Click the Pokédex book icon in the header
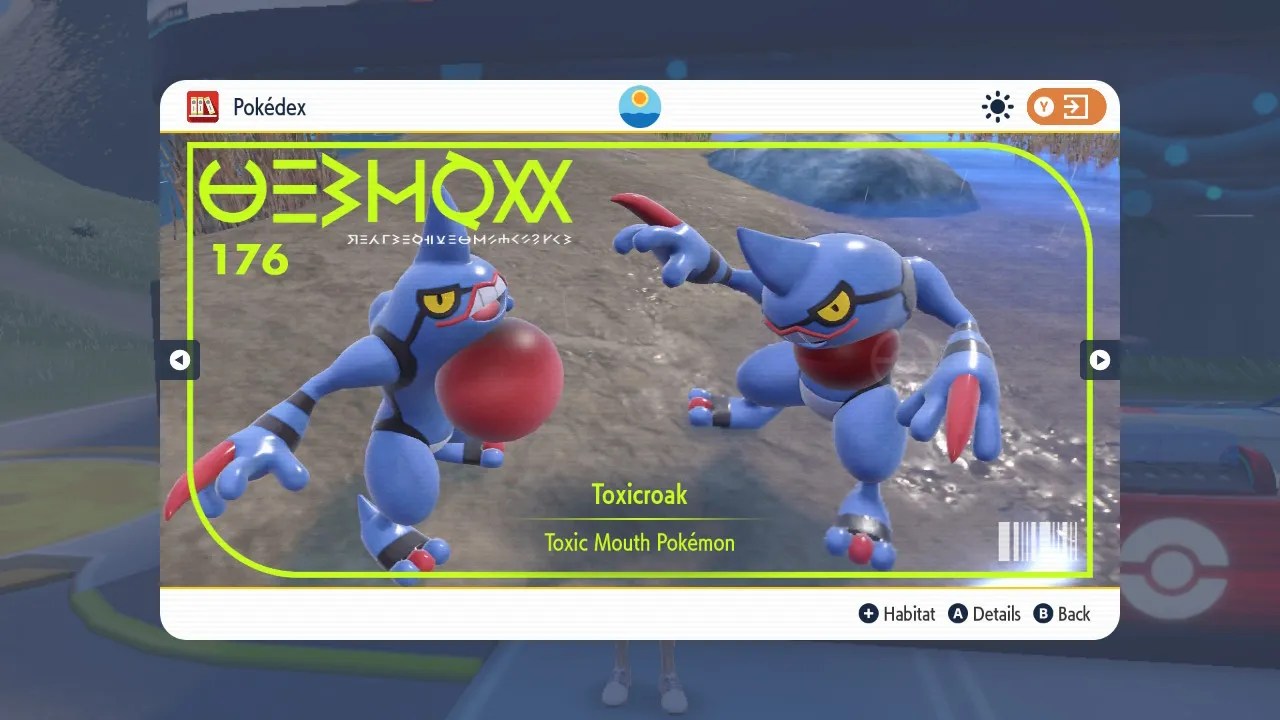Viewport: 1280px width, 720px height. coord(203,107)
